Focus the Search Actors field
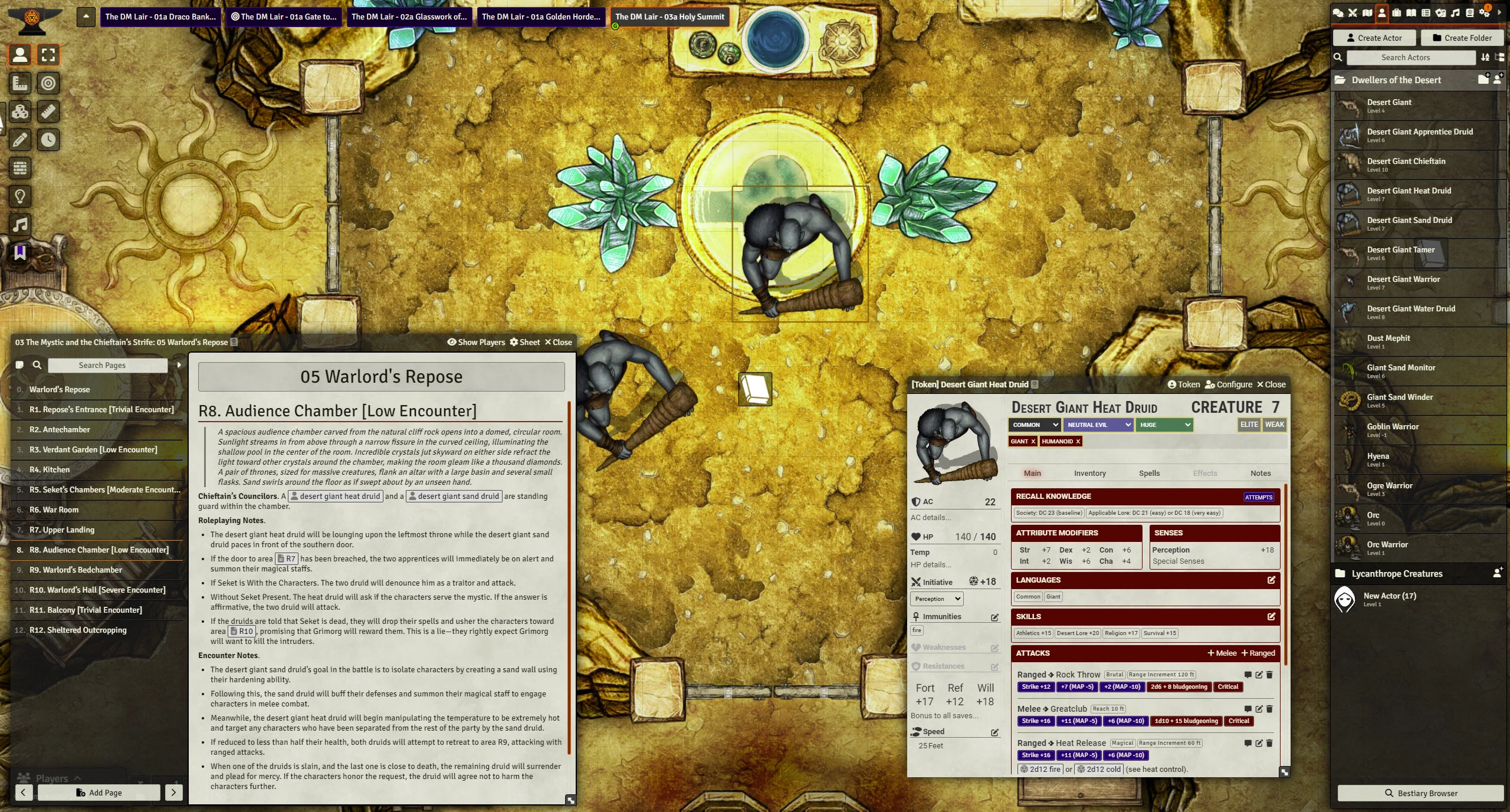 coord(1410,57)
